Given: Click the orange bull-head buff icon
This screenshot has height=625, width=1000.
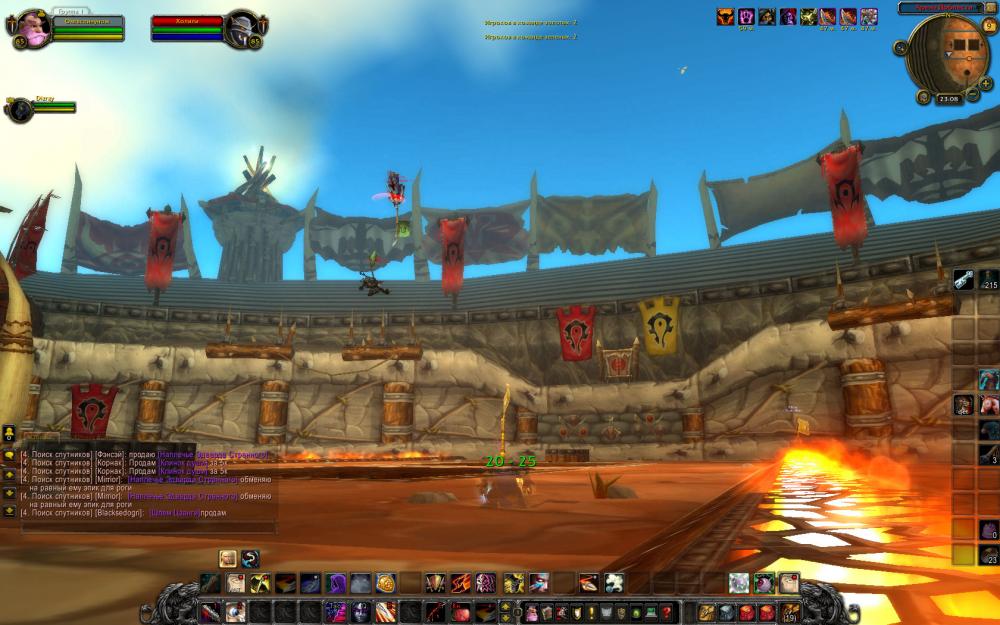Looking at the screenshot, I should [727, 16].
